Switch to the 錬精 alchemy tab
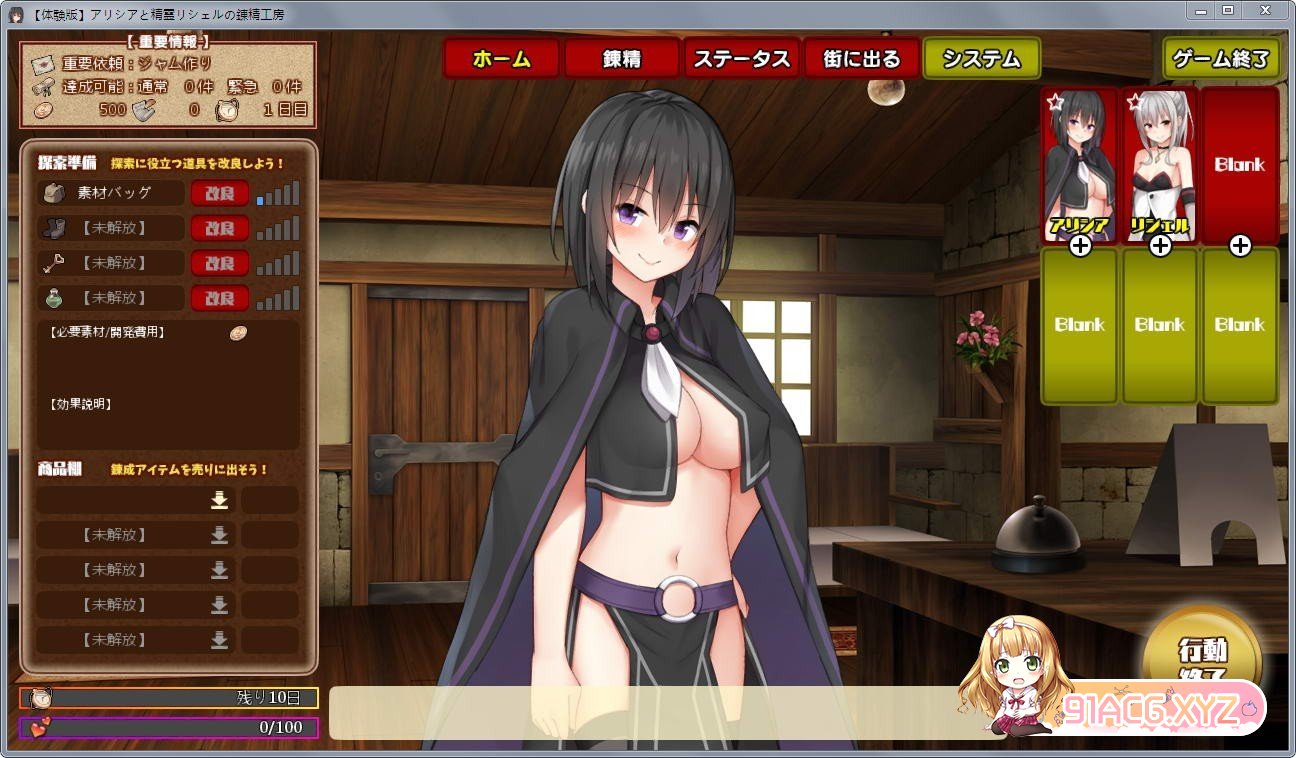Image resolution: width=1296 pixels, height=758 pixels. [x=621, y=59]
